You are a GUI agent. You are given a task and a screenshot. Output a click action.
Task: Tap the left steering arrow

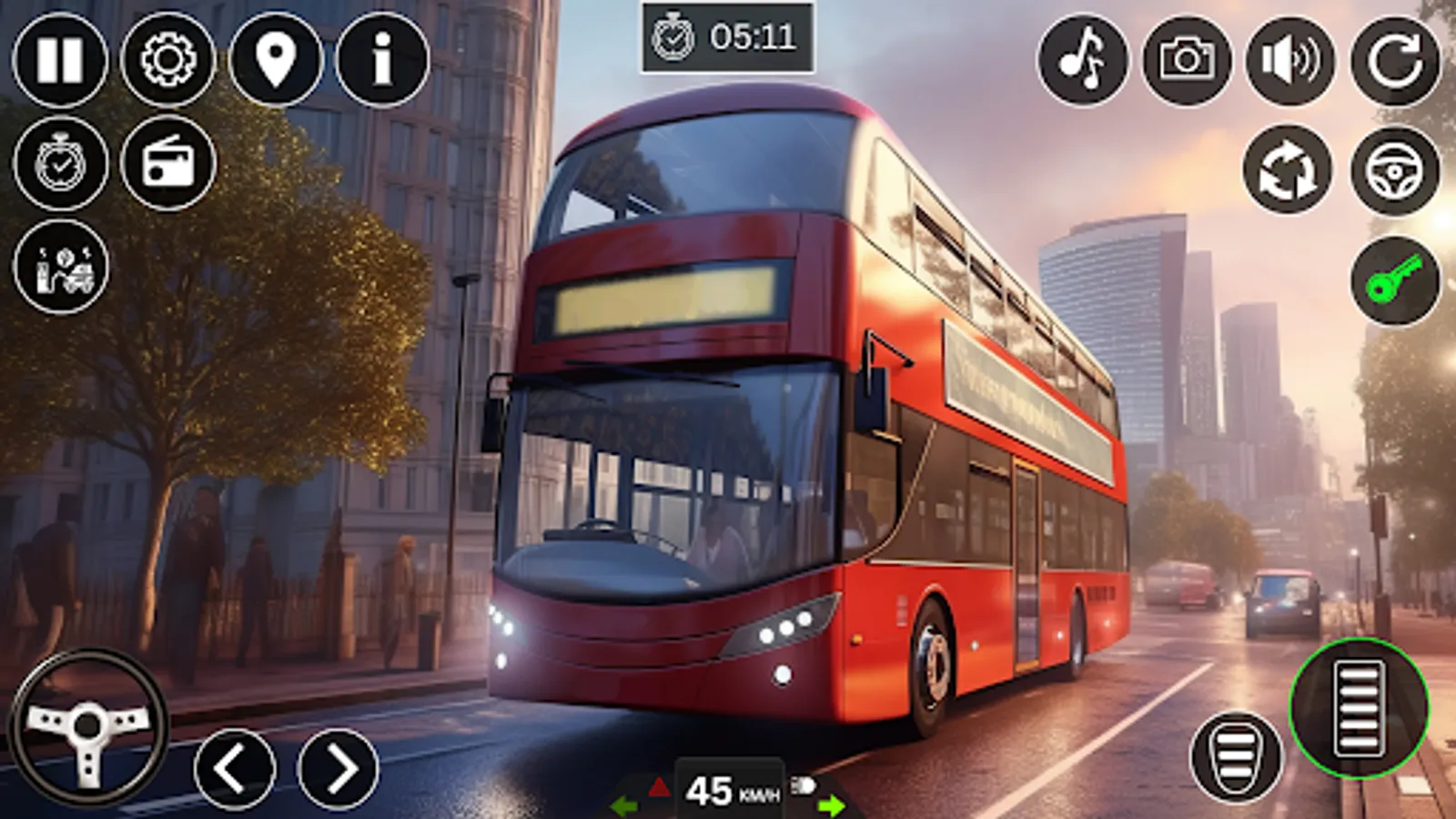click(x=235, y=767)
